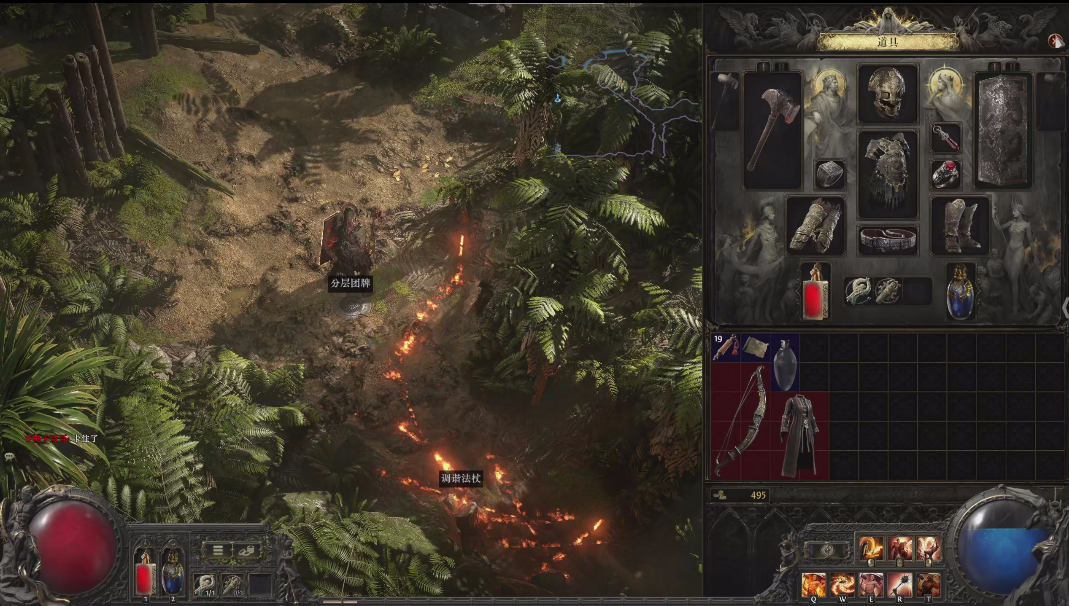Open the coins shop button on the HUD
The width and height of the screenshot is (1069, 606).
[x=248, y=549]
